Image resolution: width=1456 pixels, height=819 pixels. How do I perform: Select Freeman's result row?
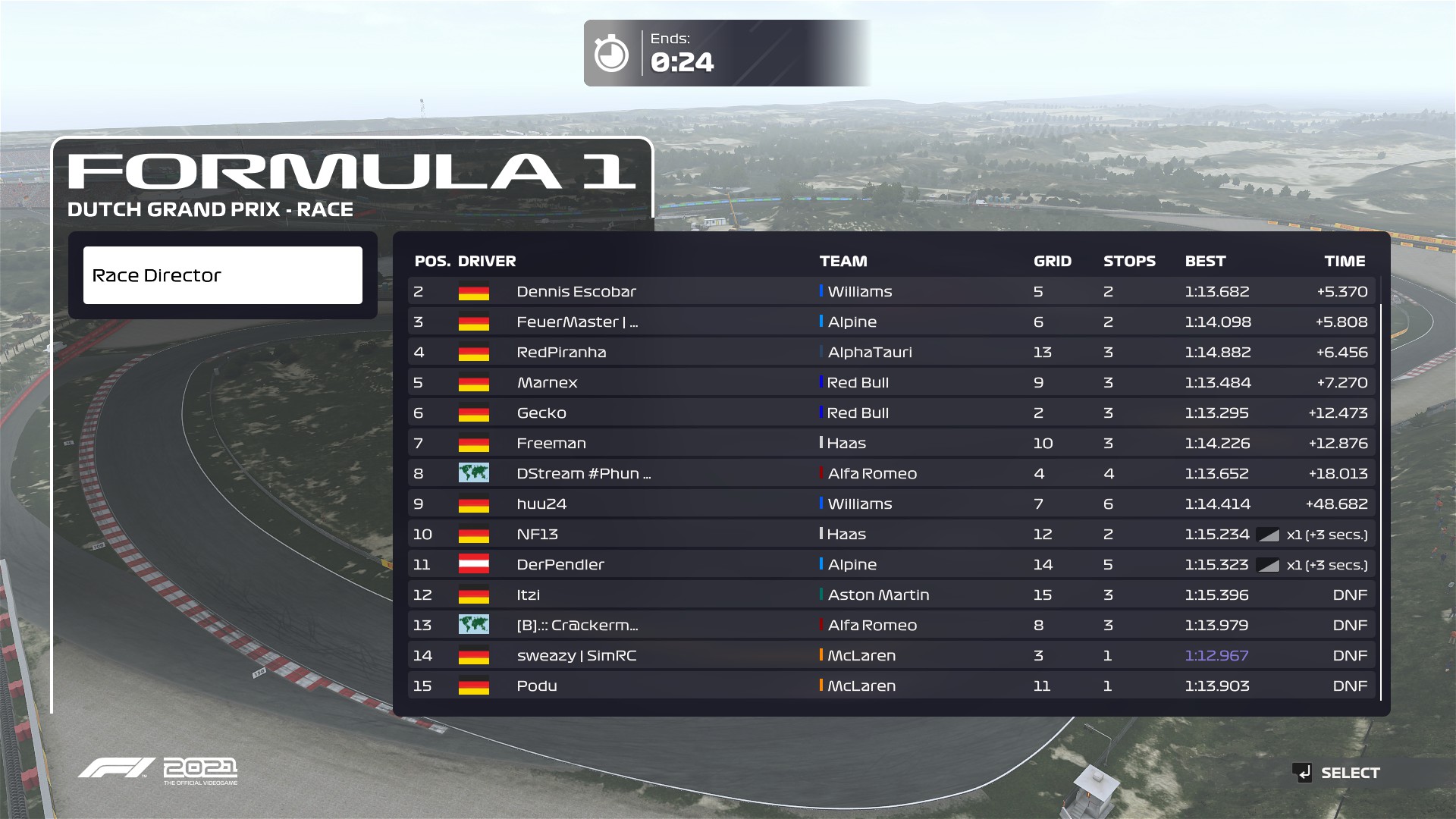(891, 443)
